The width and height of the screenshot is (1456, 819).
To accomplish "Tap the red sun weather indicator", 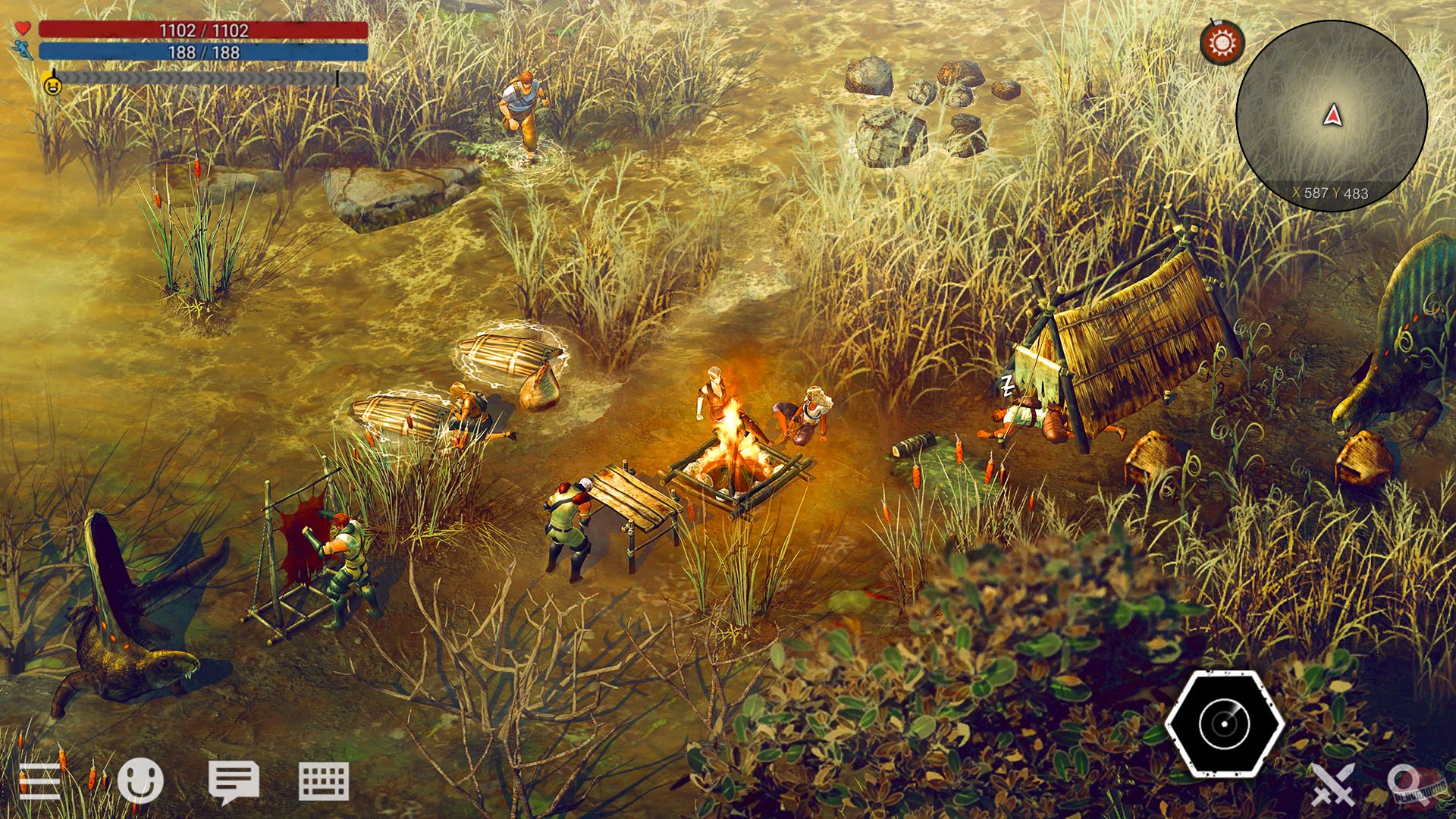I will [1221, 42].
